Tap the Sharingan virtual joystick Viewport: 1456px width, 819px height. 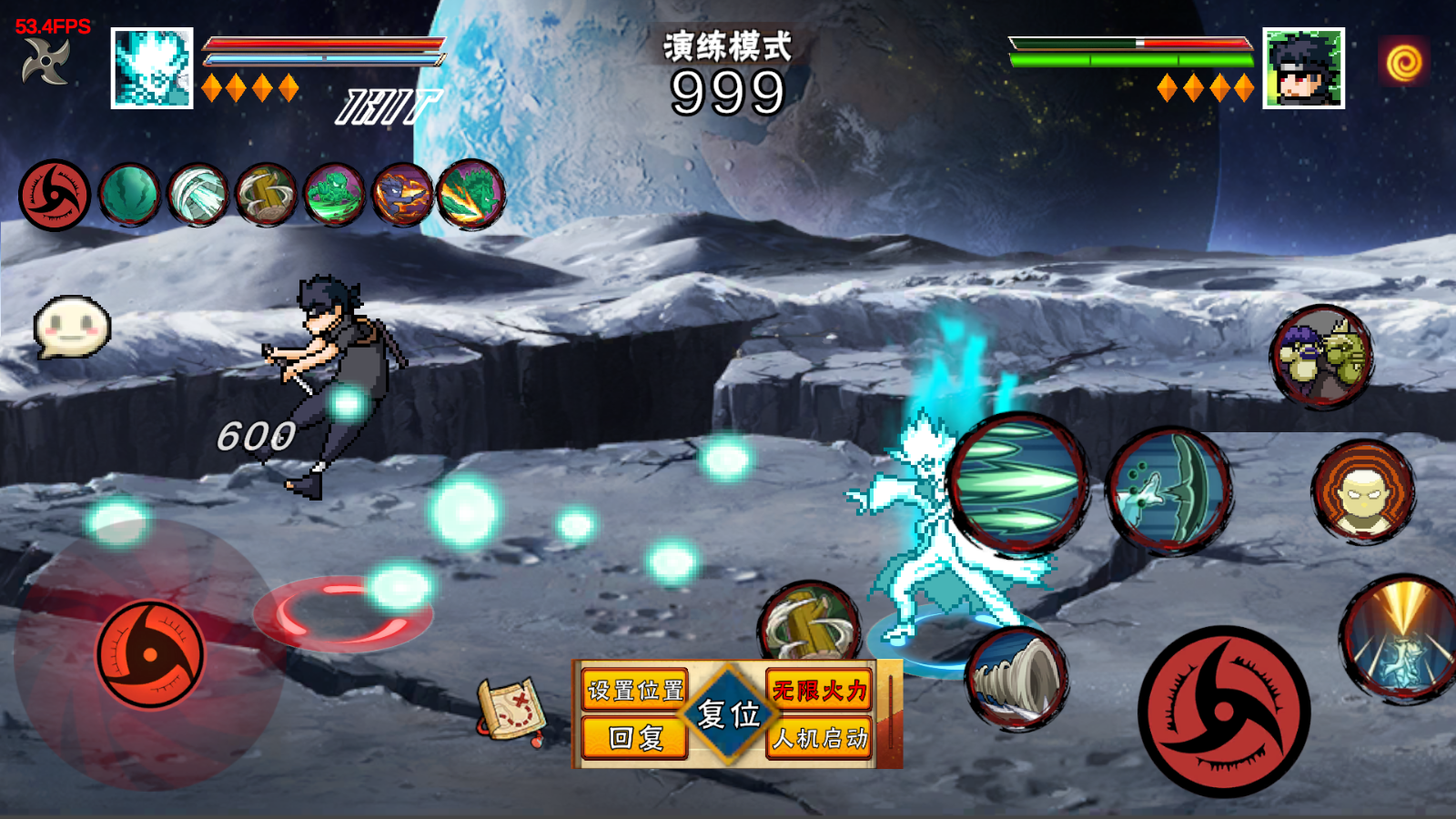[150, 653]
